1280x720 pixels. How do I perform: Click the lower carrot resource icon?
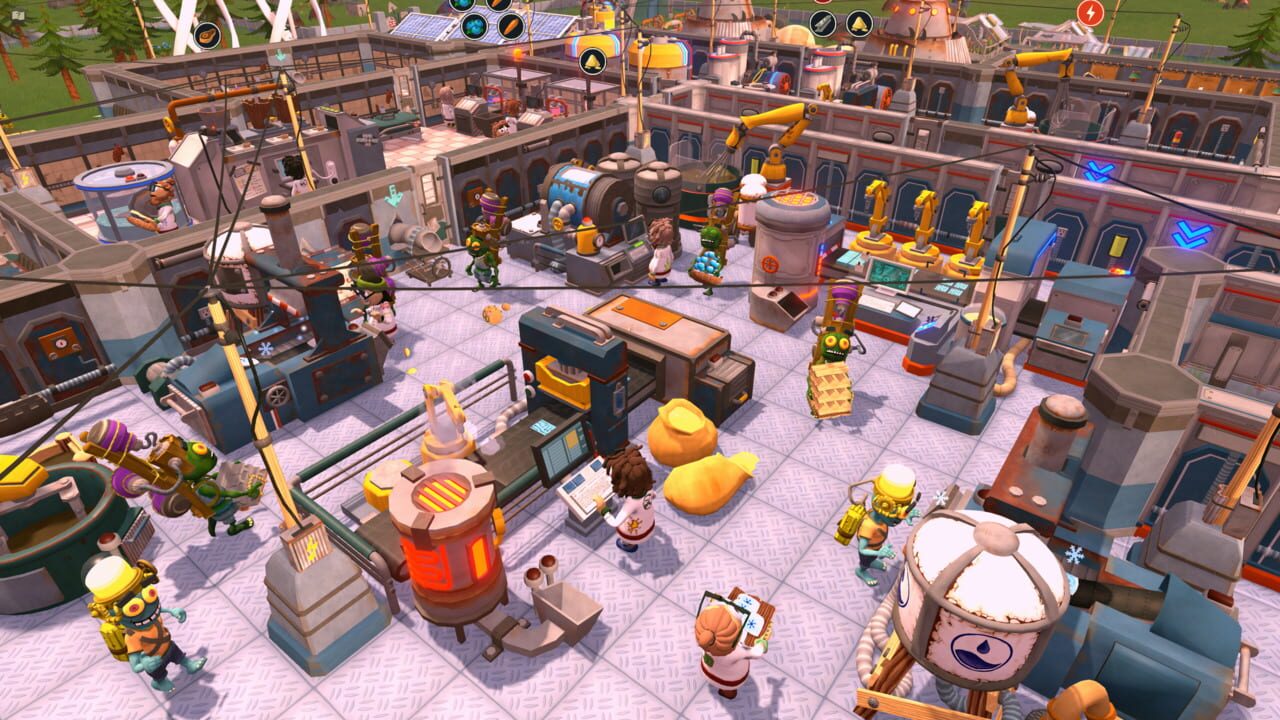(x=511, y=25)
